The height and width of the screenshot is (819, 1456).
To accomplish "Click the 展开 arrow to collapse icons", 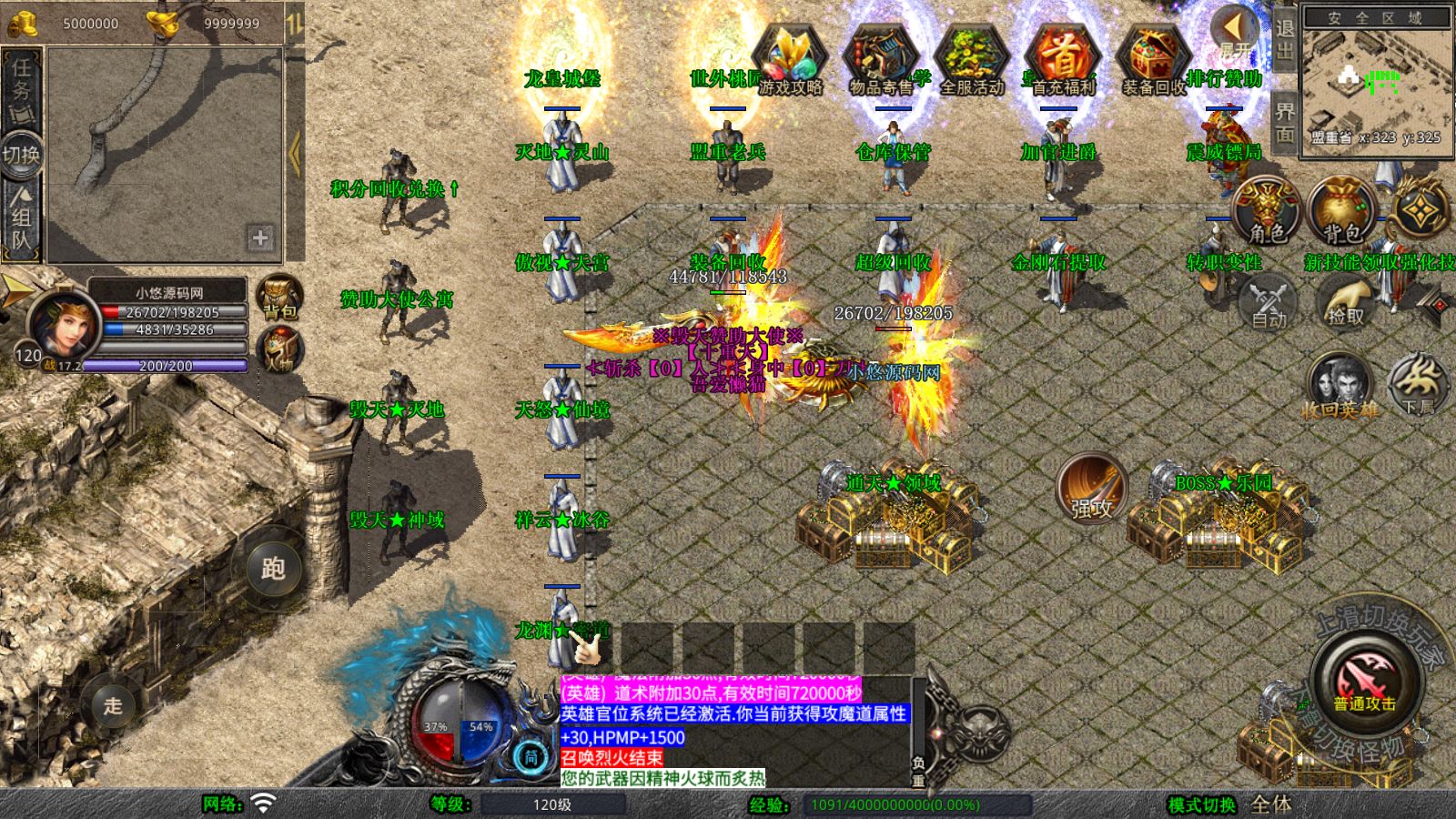I will pyautogui.click(x=1234, y=33).
